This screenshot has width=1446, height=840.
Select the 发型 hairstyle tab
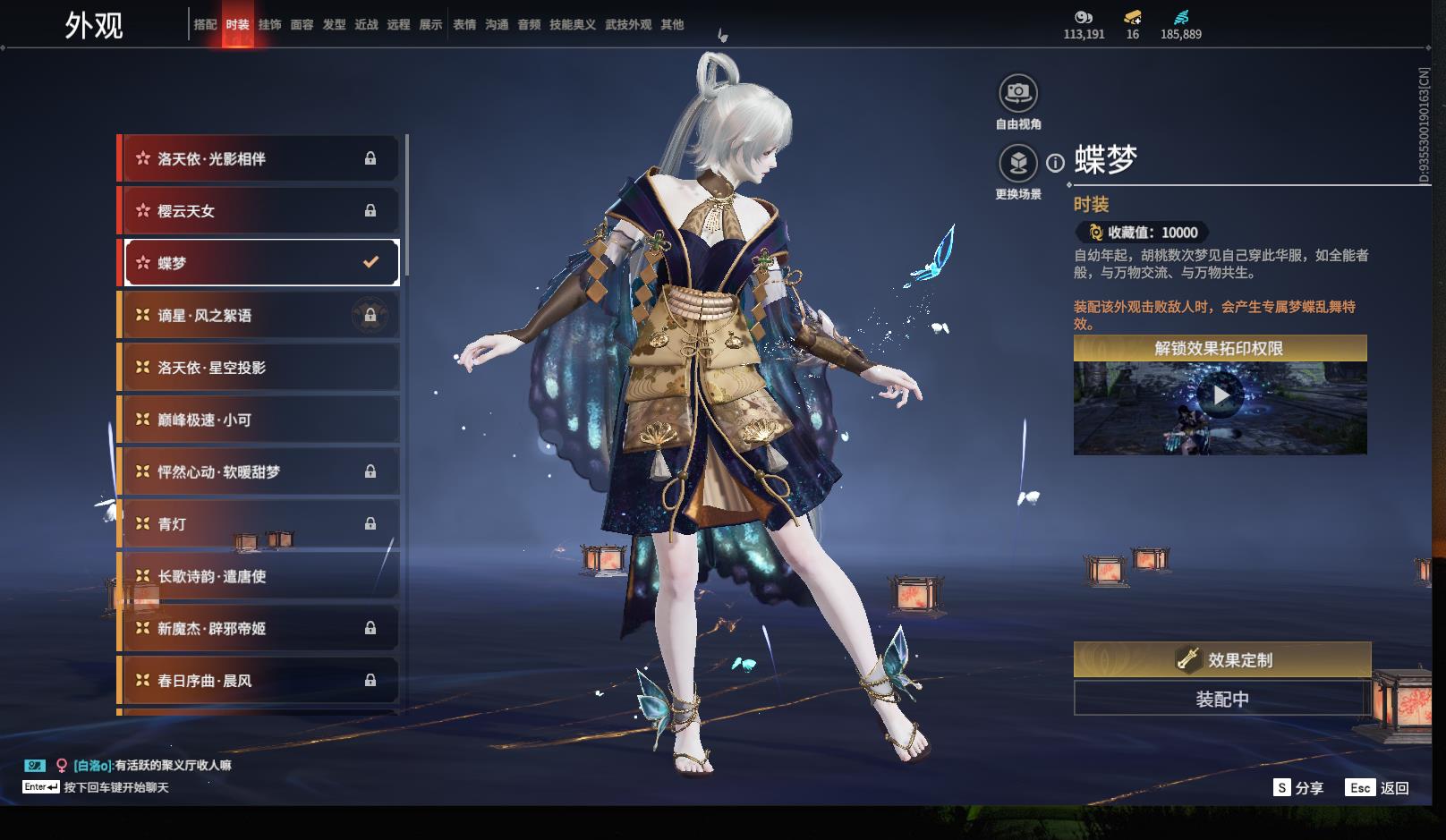(334, 25)
